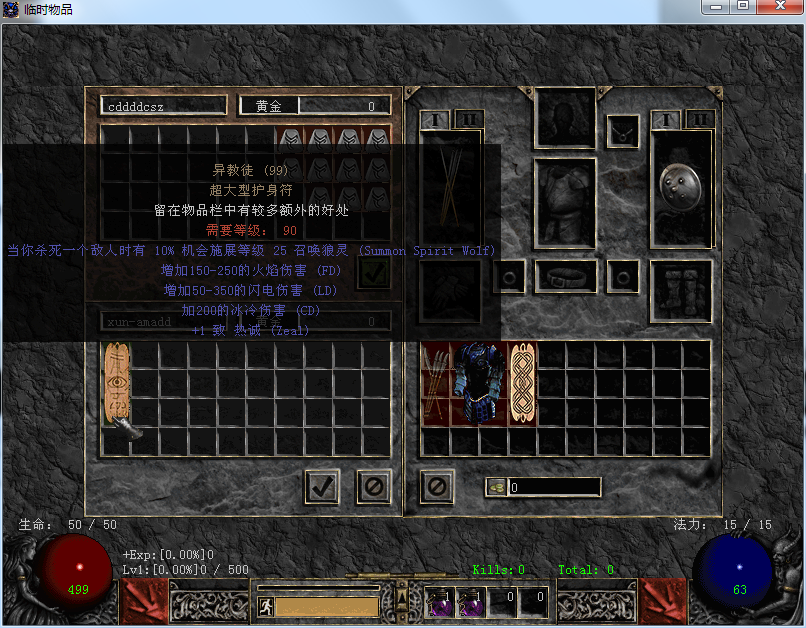Click the belt equipment slot
This screenshot has width=806, height=628.
point(565,276)
